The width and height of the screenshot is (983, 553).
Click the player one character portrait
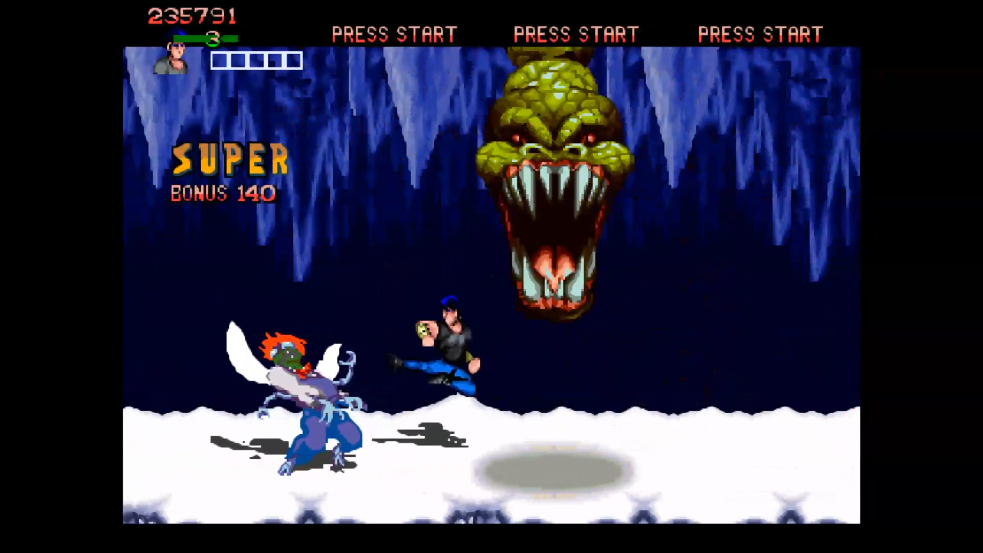[x=172, y=57]
